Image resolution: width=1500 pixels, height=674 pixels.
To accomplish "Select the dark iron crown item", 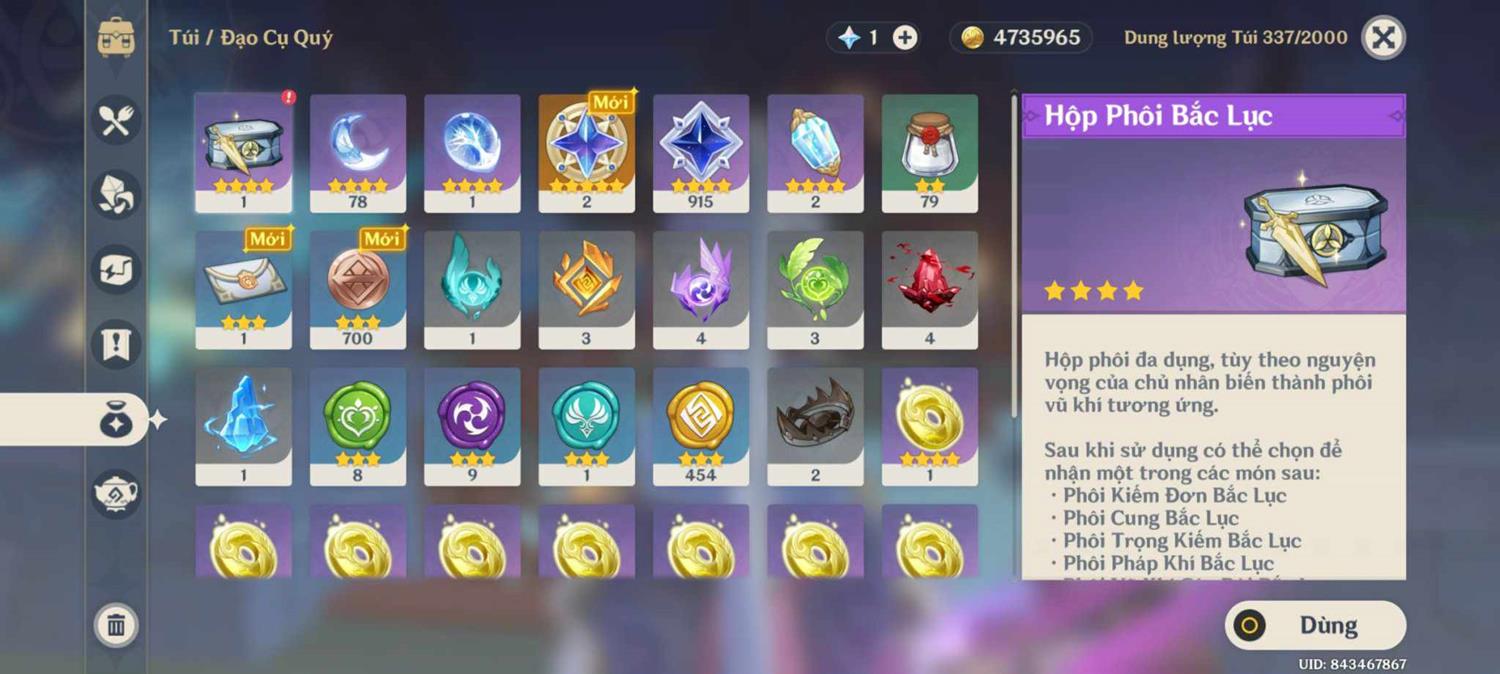I will (x=815, y=425).
